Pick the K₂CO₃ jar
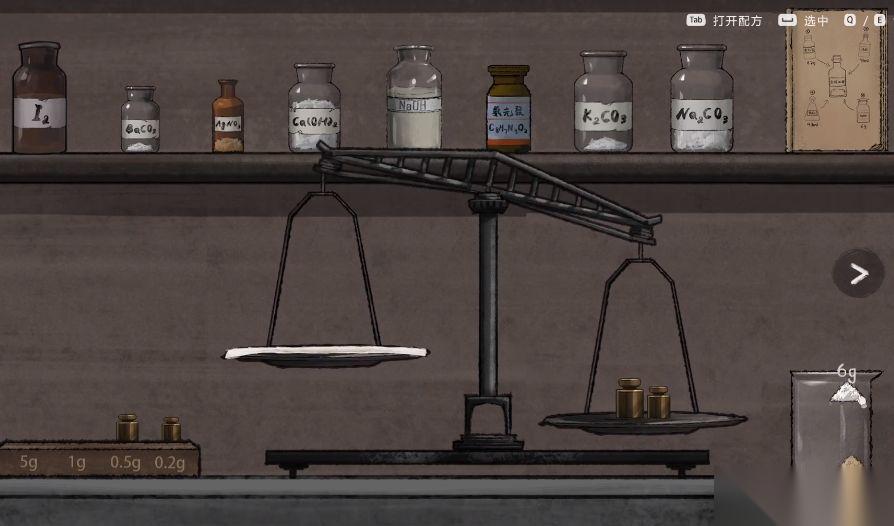 click(603, 105)
